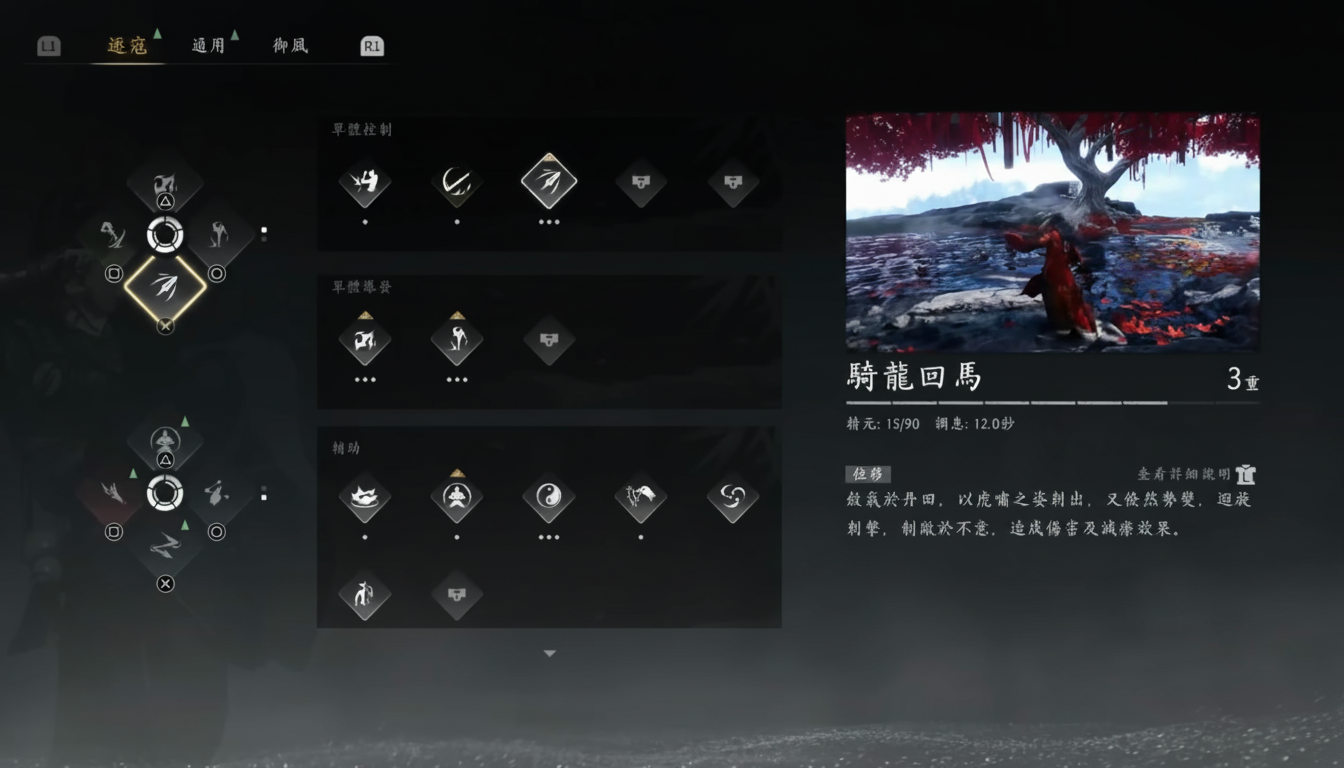Select the spiral wind skill under 輔助

pyautogui.click(x=733, y=500)
